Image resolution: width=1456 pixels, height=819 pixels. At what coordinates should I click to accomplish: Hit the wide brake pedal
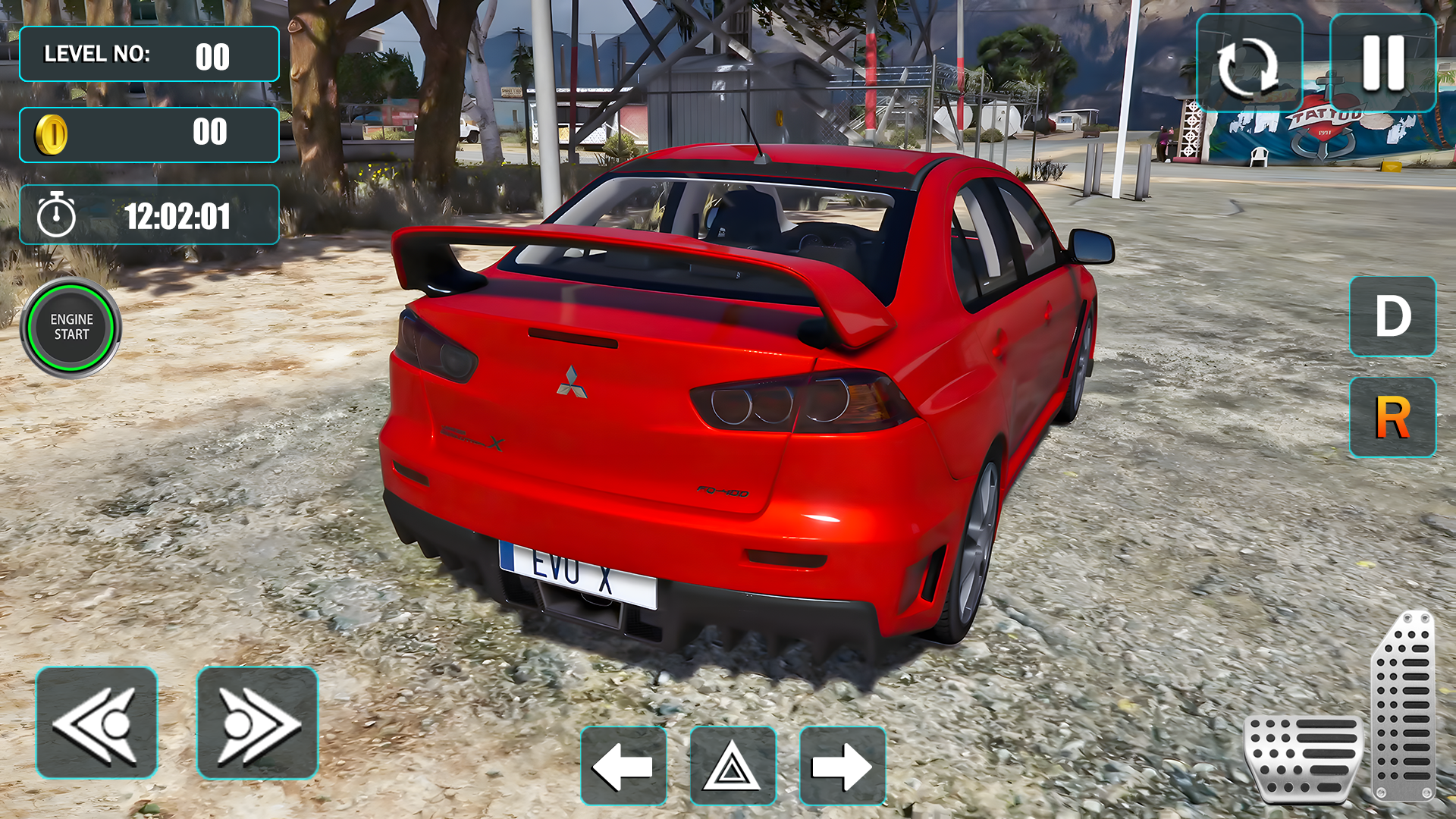1303,758
